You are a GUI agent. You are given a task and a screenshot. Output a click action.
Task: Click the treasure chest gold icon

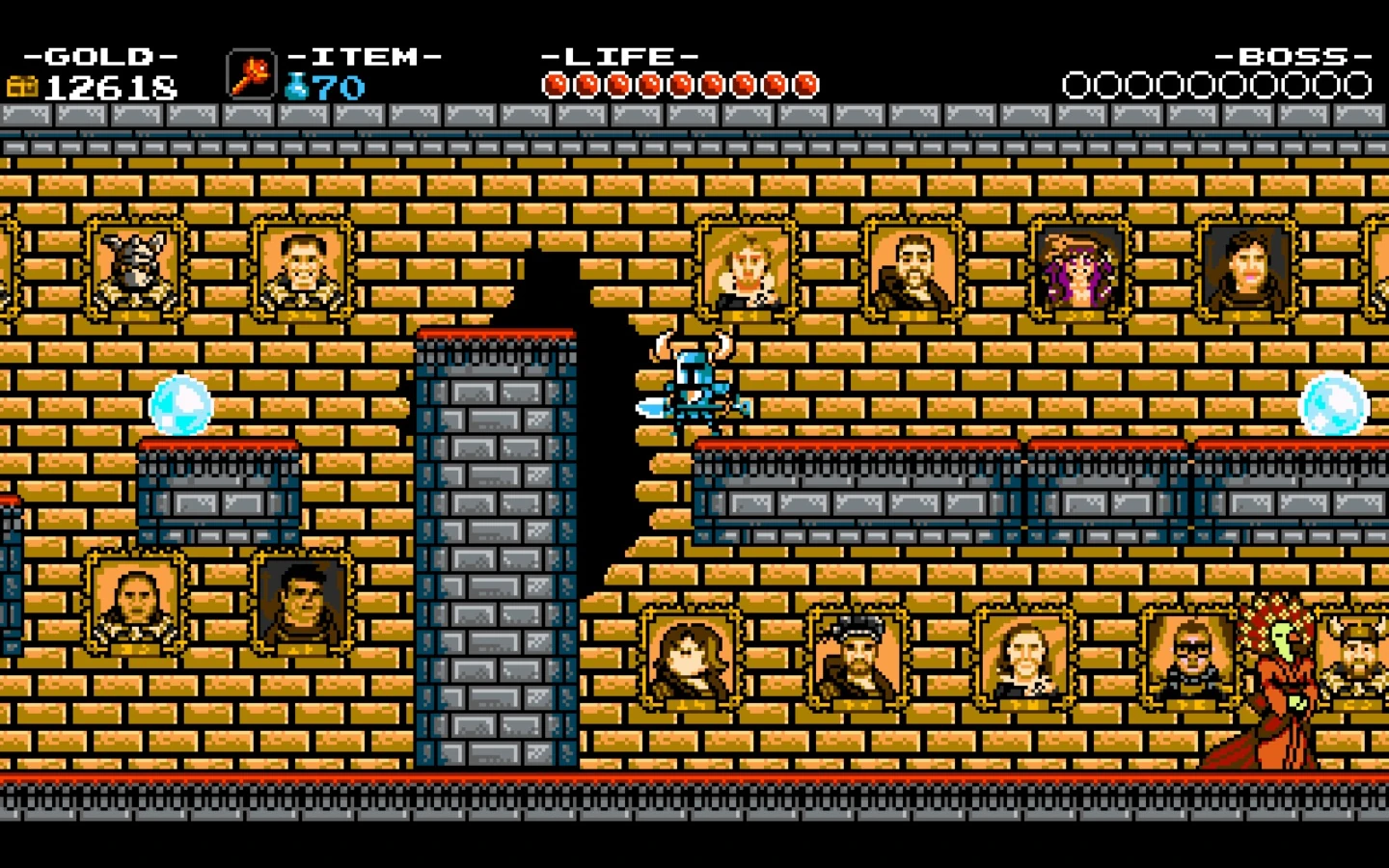24,87
